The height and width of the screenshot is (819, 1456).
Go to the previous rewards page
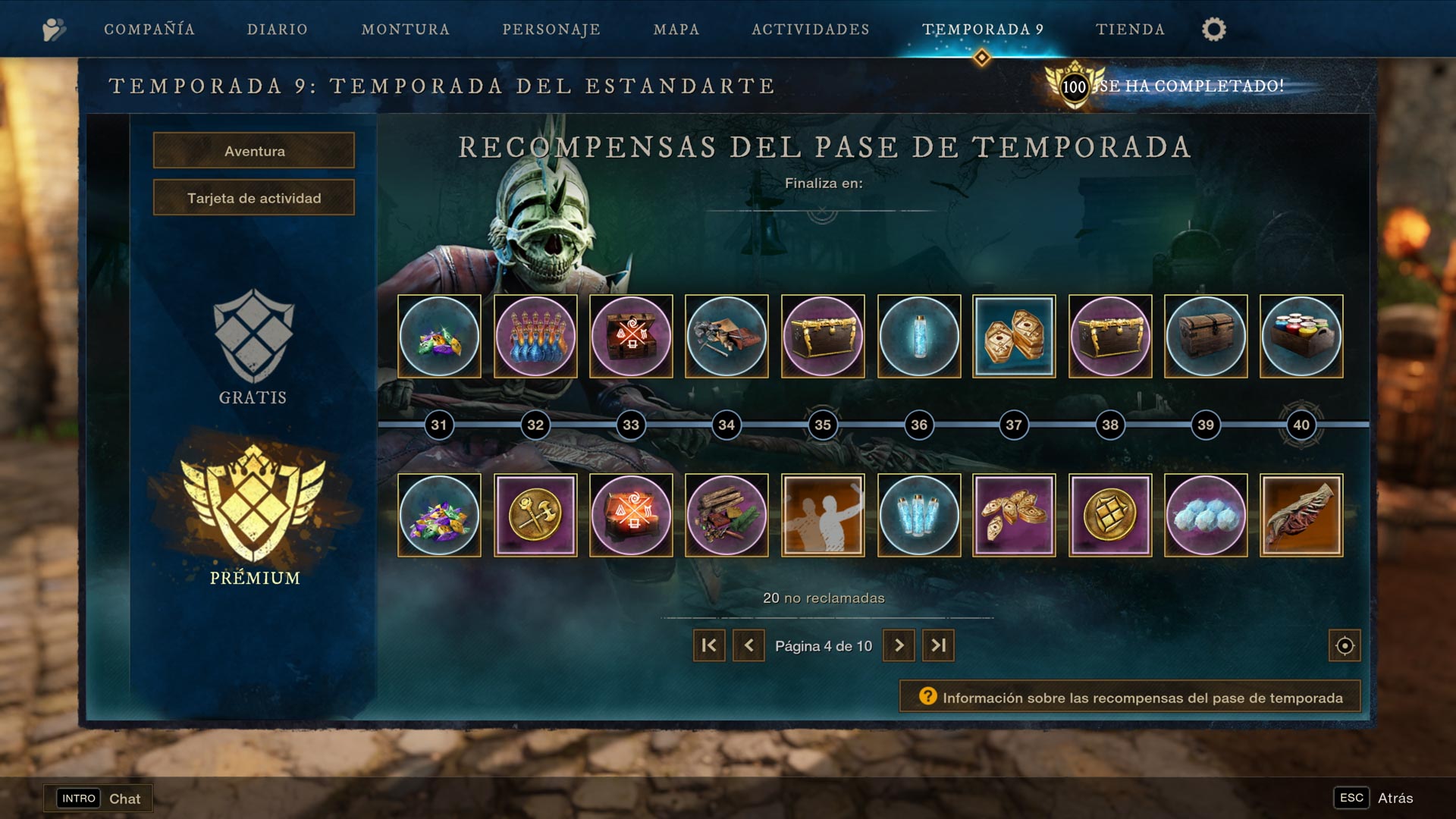click(x=748, y=645)
